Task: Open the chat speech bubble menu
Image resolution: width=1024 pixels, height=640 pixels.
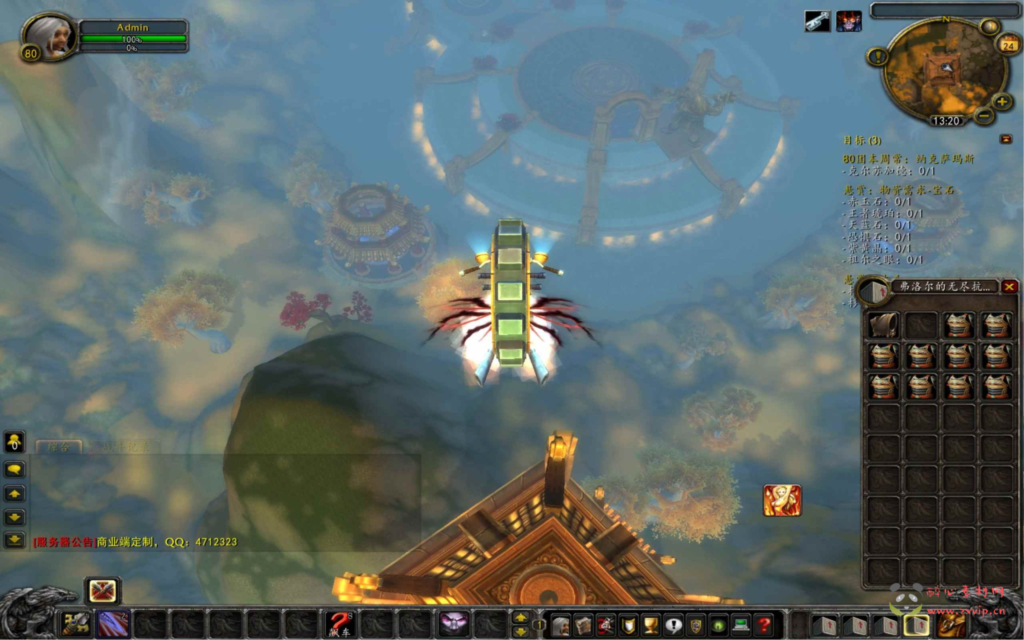Action: 15,469
